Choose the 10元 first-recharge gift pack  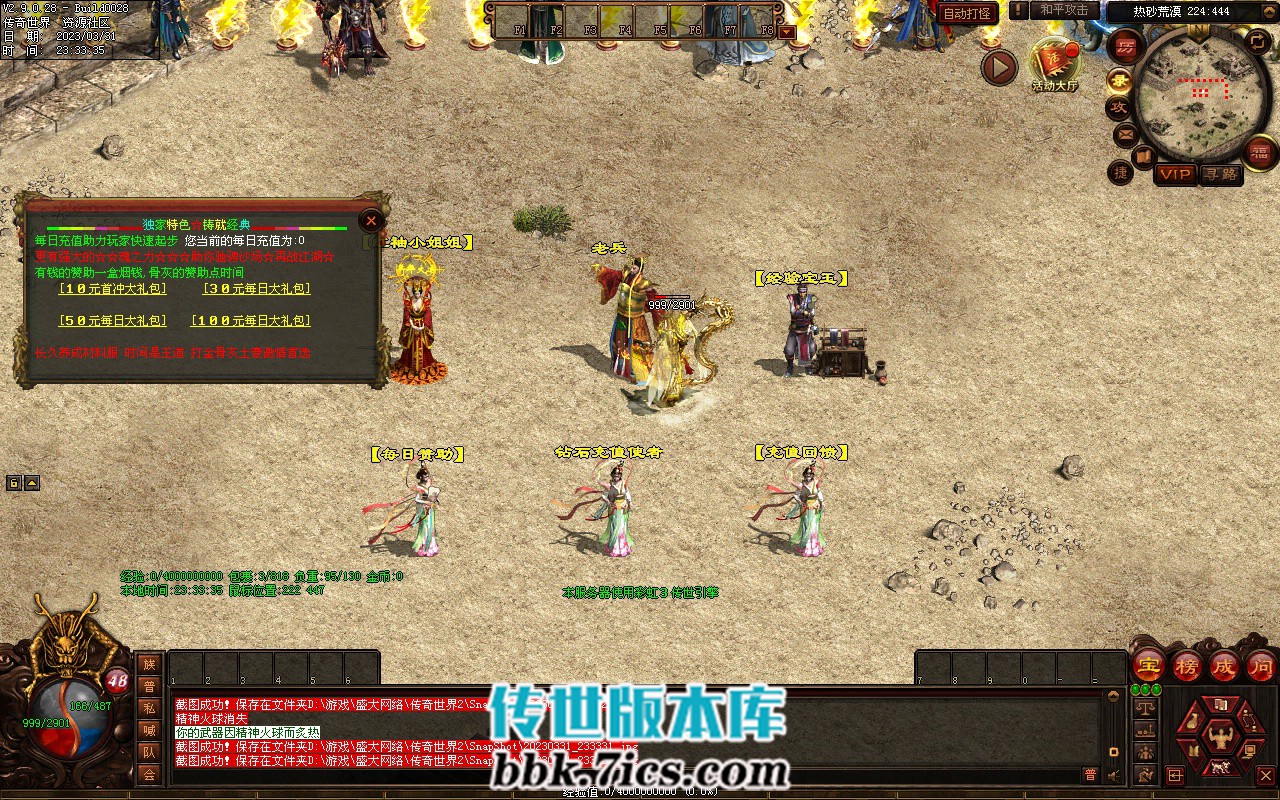pos(113,289)
